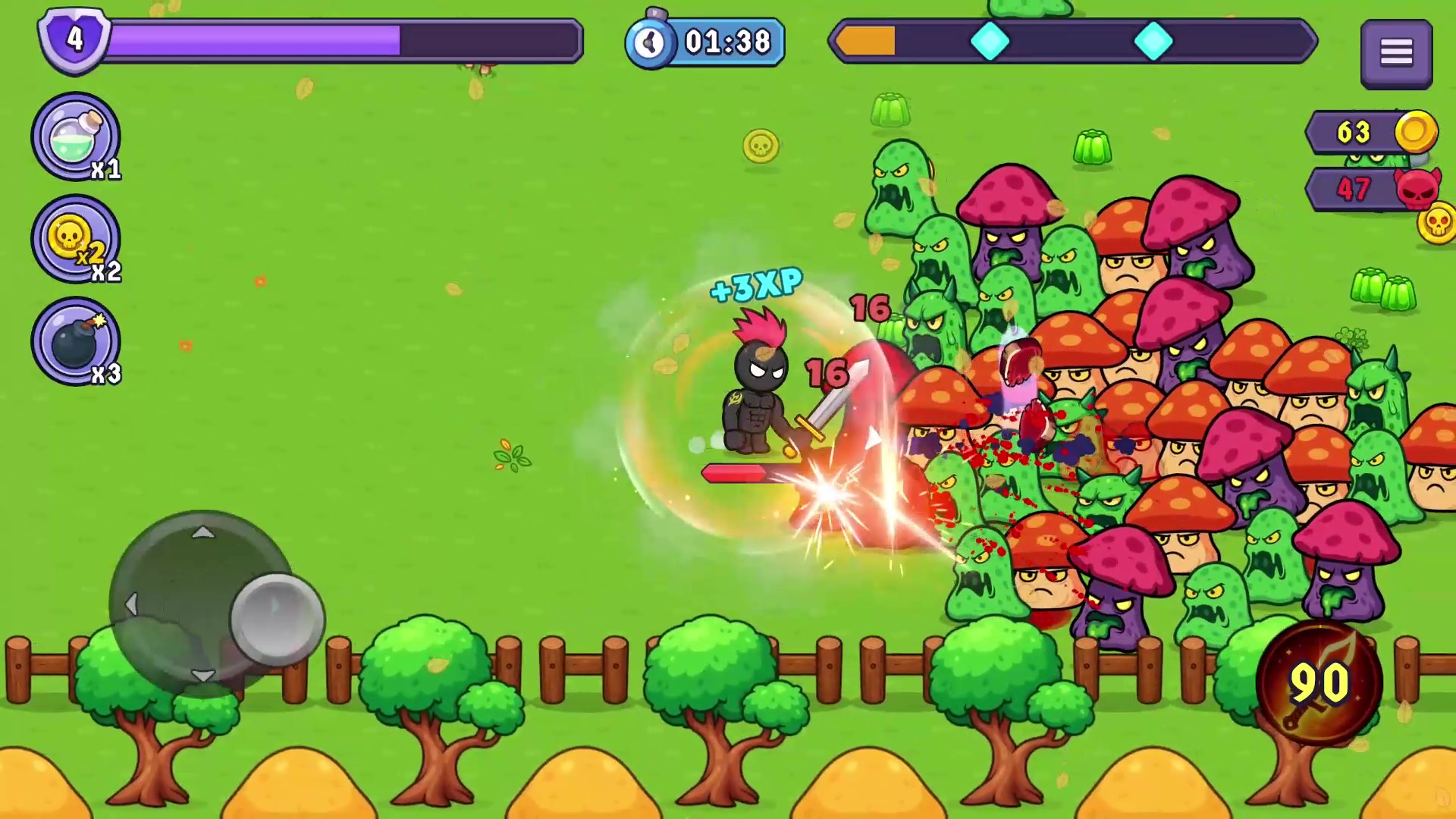Image resolution: width=1456 pixels, height=819 pixels.
Task: Tap the level 4 shield badge
Action: point(74,39)
